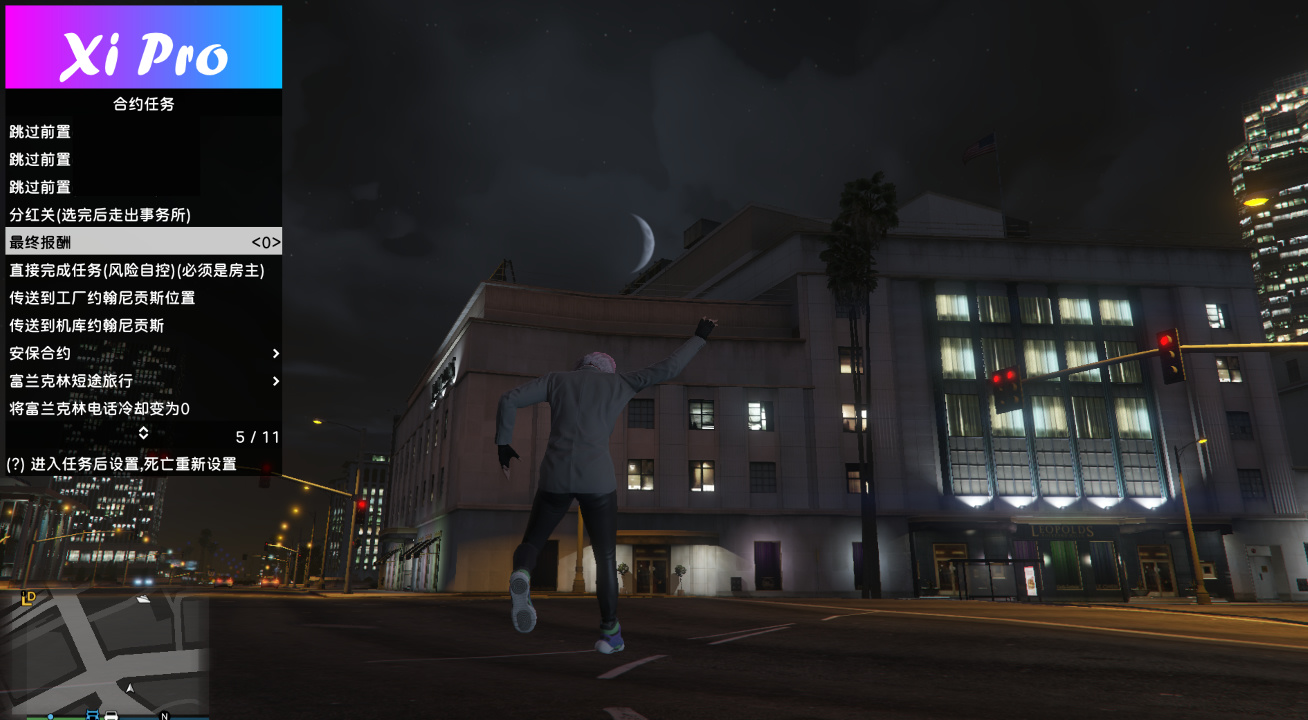Image resolution: width=1308 pixels, height=720 pixels.
Task: Click the white car icon on the minimap bar
Action: 110,716
